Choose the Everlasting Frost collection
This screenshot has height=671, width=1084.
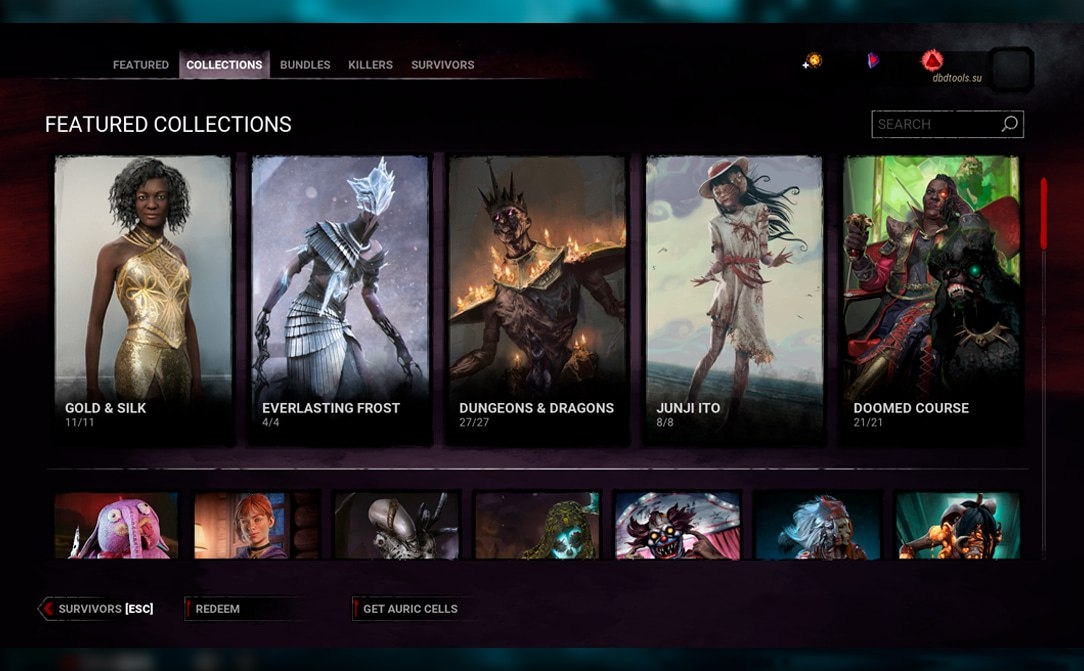[340, 298]
